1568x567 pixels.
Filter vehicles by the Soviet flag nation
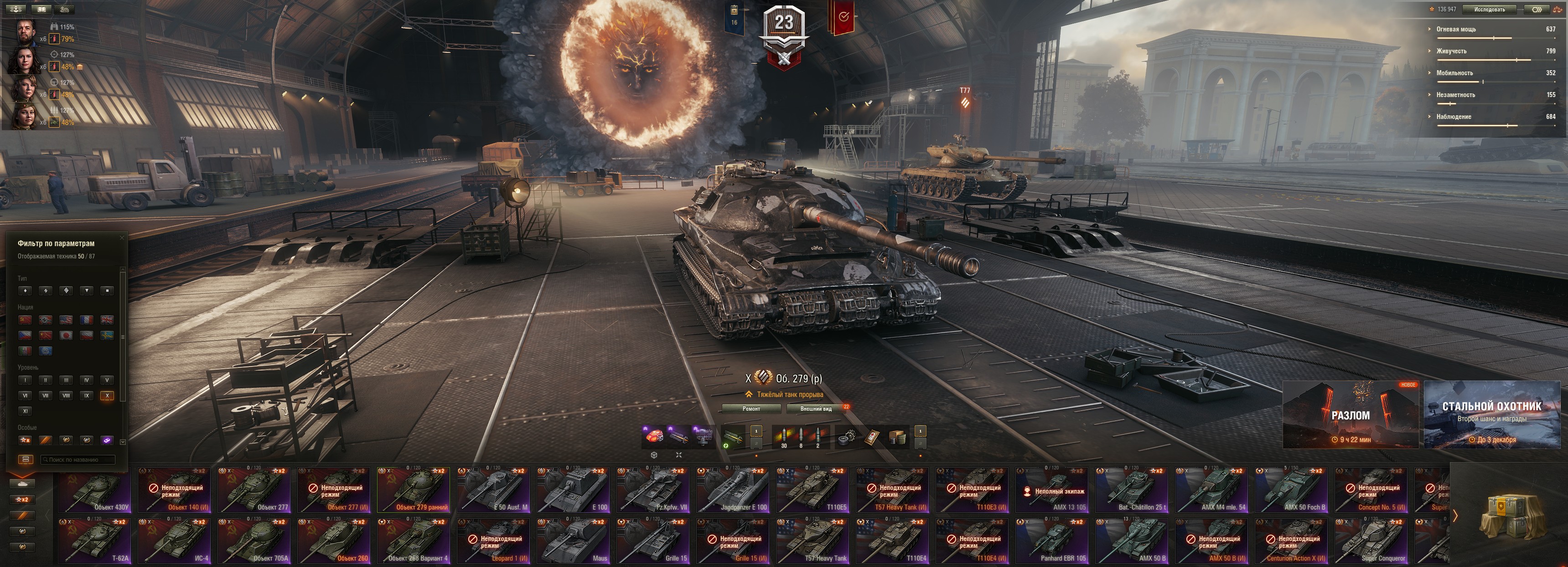coord(25,320)
